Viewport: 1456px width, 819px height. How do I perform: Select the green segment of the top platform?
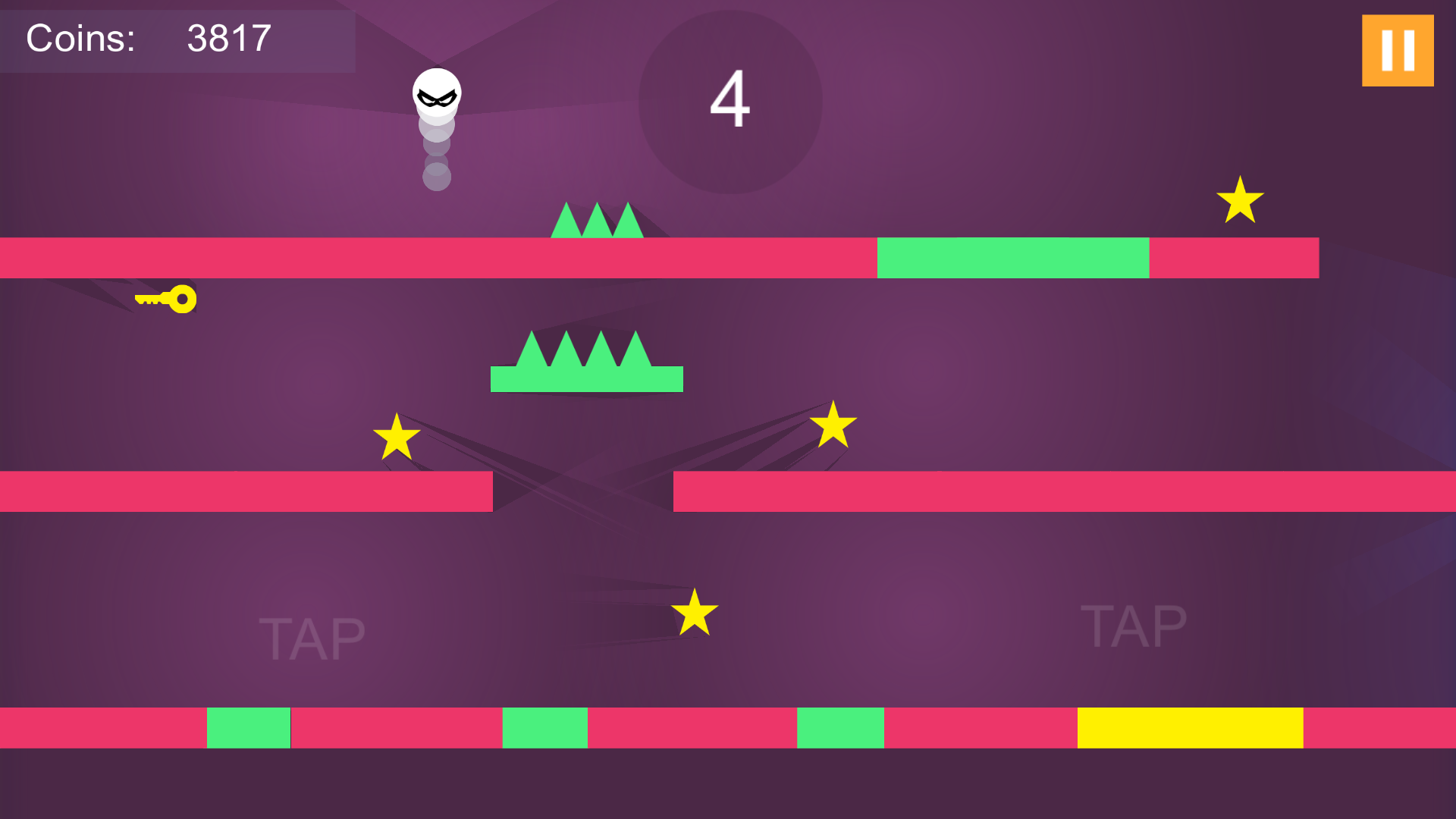click(x=1012, y=258)
